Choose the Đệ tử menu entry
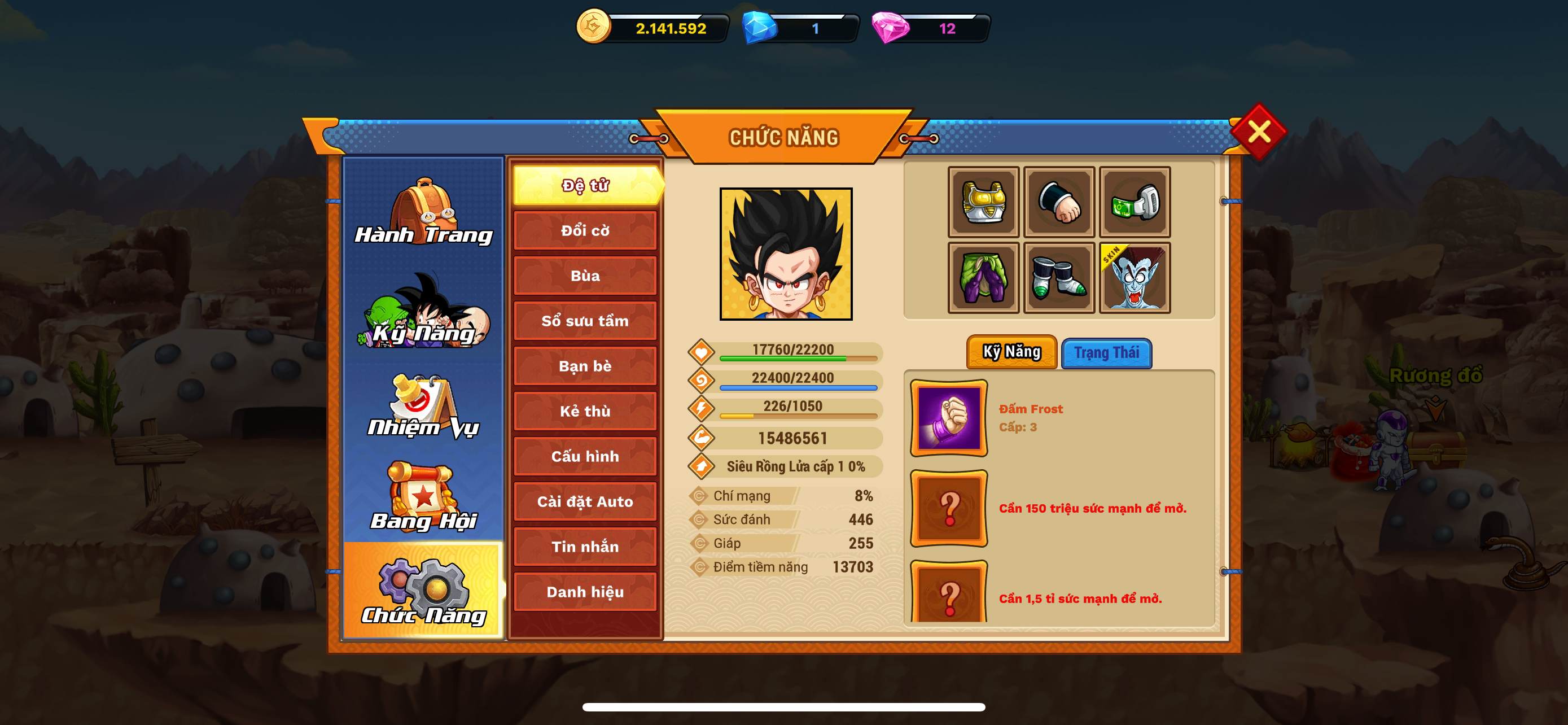1568x725 pixels. 585,185
